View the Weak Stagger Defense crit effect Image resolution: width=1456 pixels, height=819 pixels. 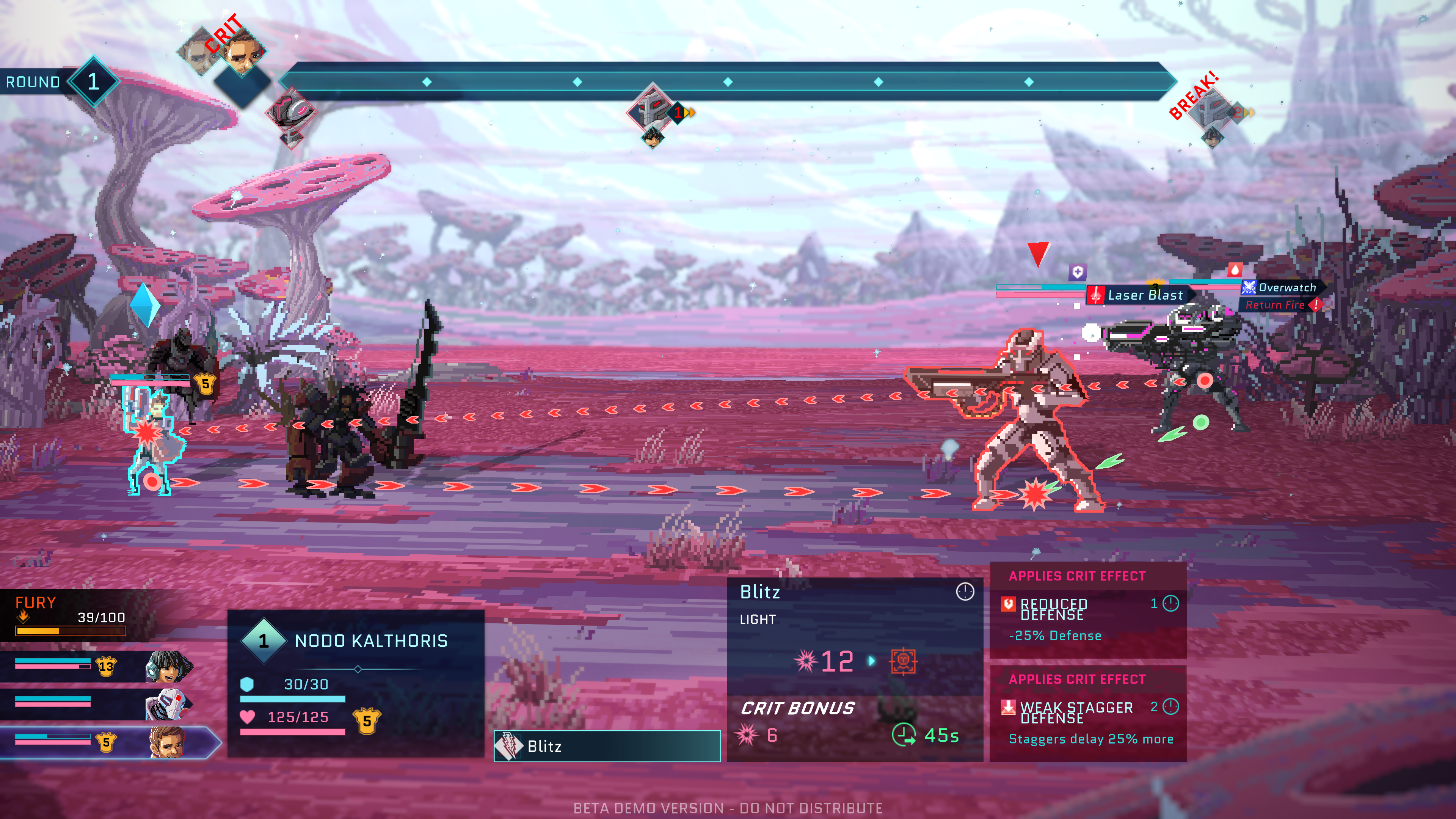tap(1087, 713)
